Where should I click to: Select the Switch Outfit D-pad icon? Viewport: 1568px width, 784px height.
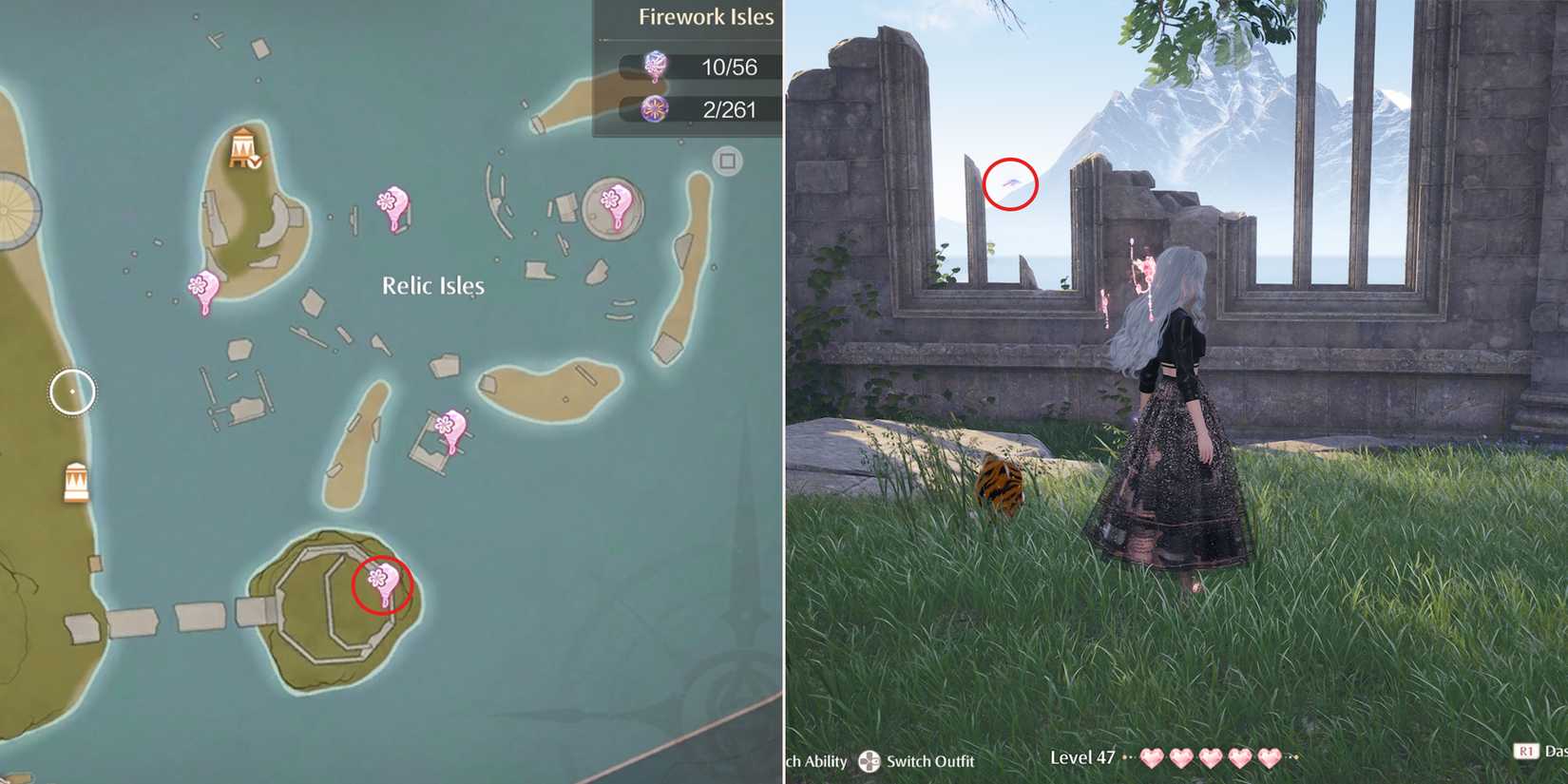(870, 760)
